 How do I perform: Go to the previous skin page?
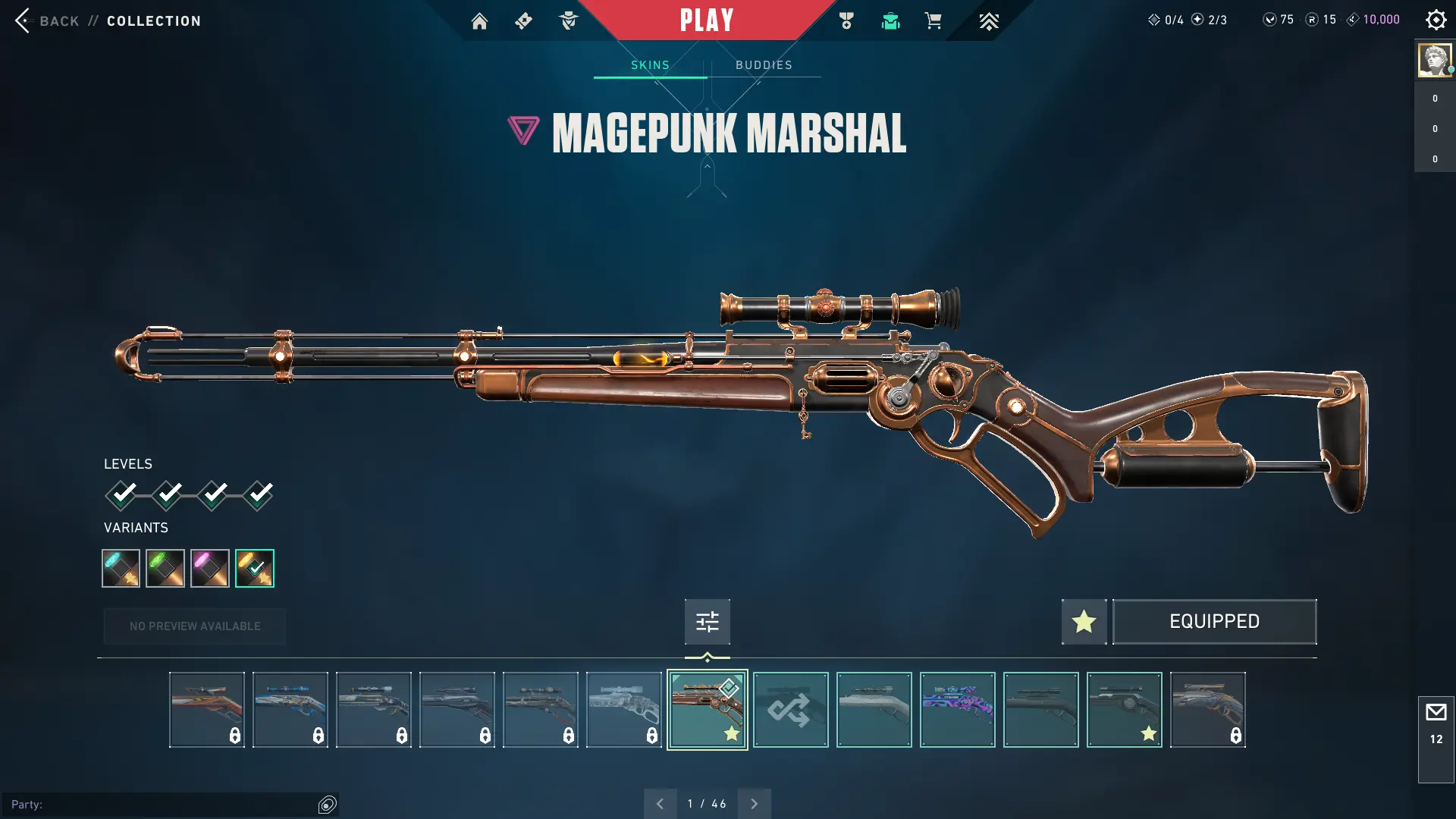pyautogui.click(x=660, y=804)
